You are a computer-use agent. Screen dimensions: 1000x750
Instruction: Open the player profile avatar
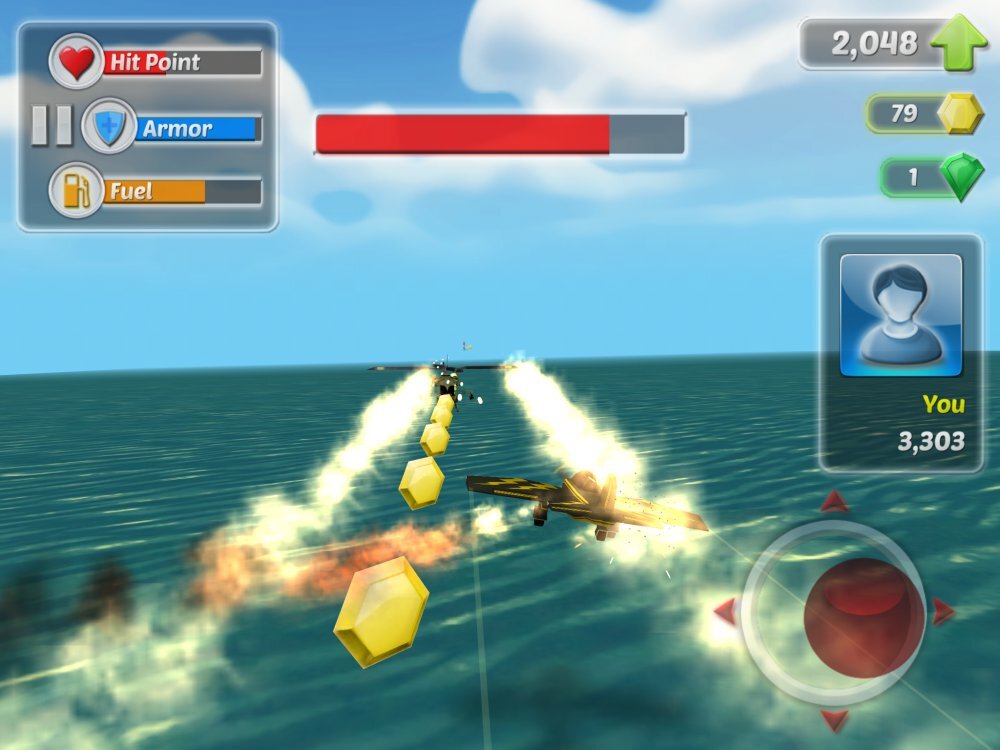pyautogui.click(x=900, y=314)
